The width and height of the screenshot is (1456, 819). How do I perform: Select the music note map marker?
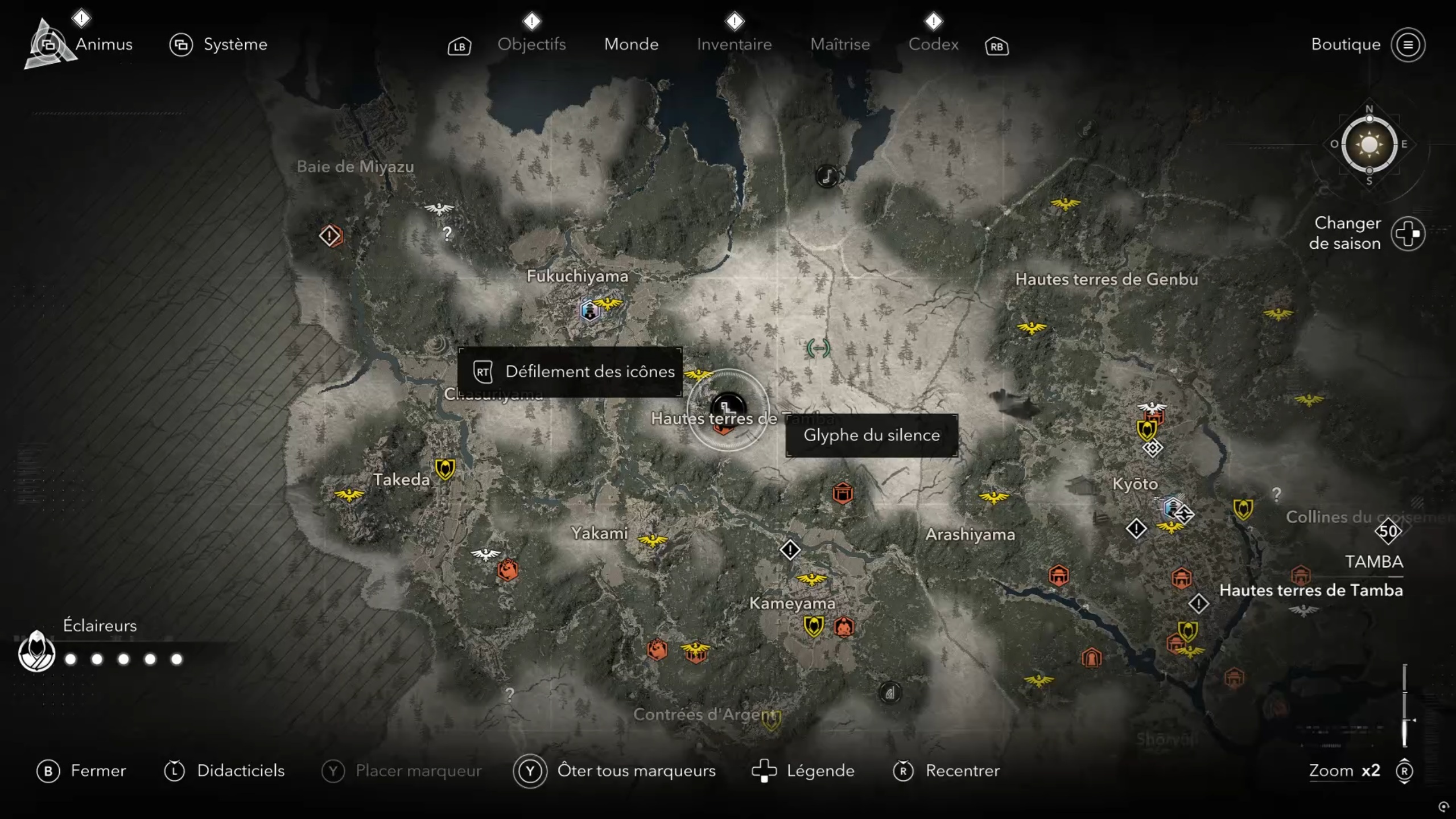pos(827,176)
